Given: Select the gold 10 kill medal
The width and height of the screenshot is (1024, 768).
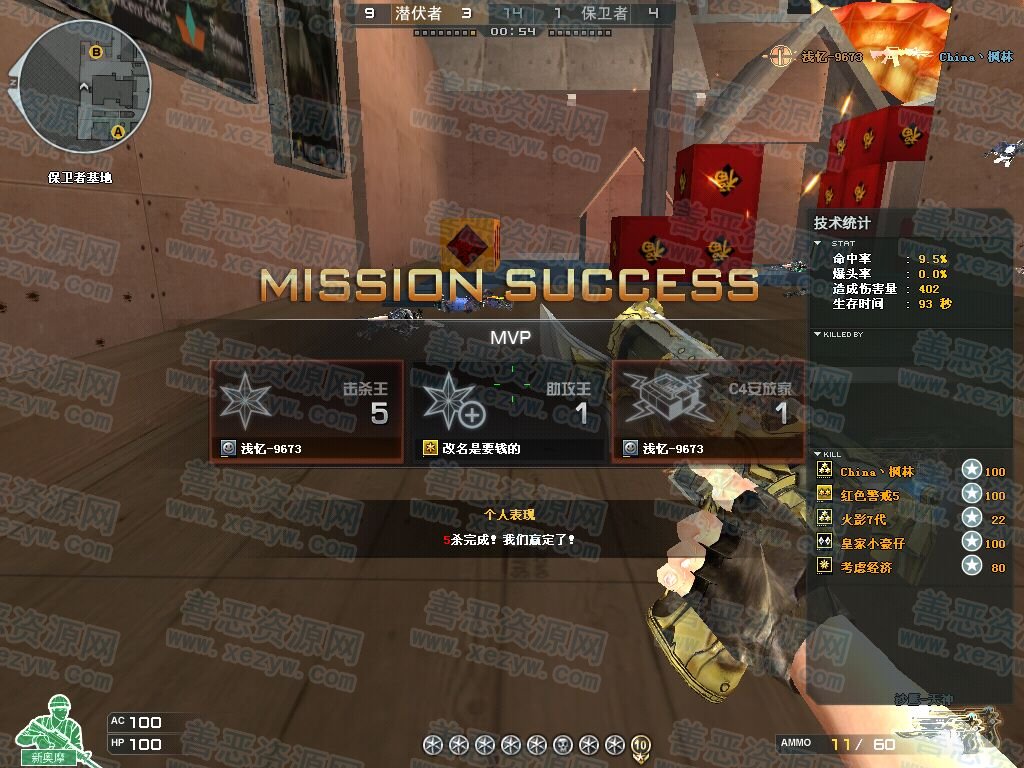Looking at the screenshot, I should (640, 744).
